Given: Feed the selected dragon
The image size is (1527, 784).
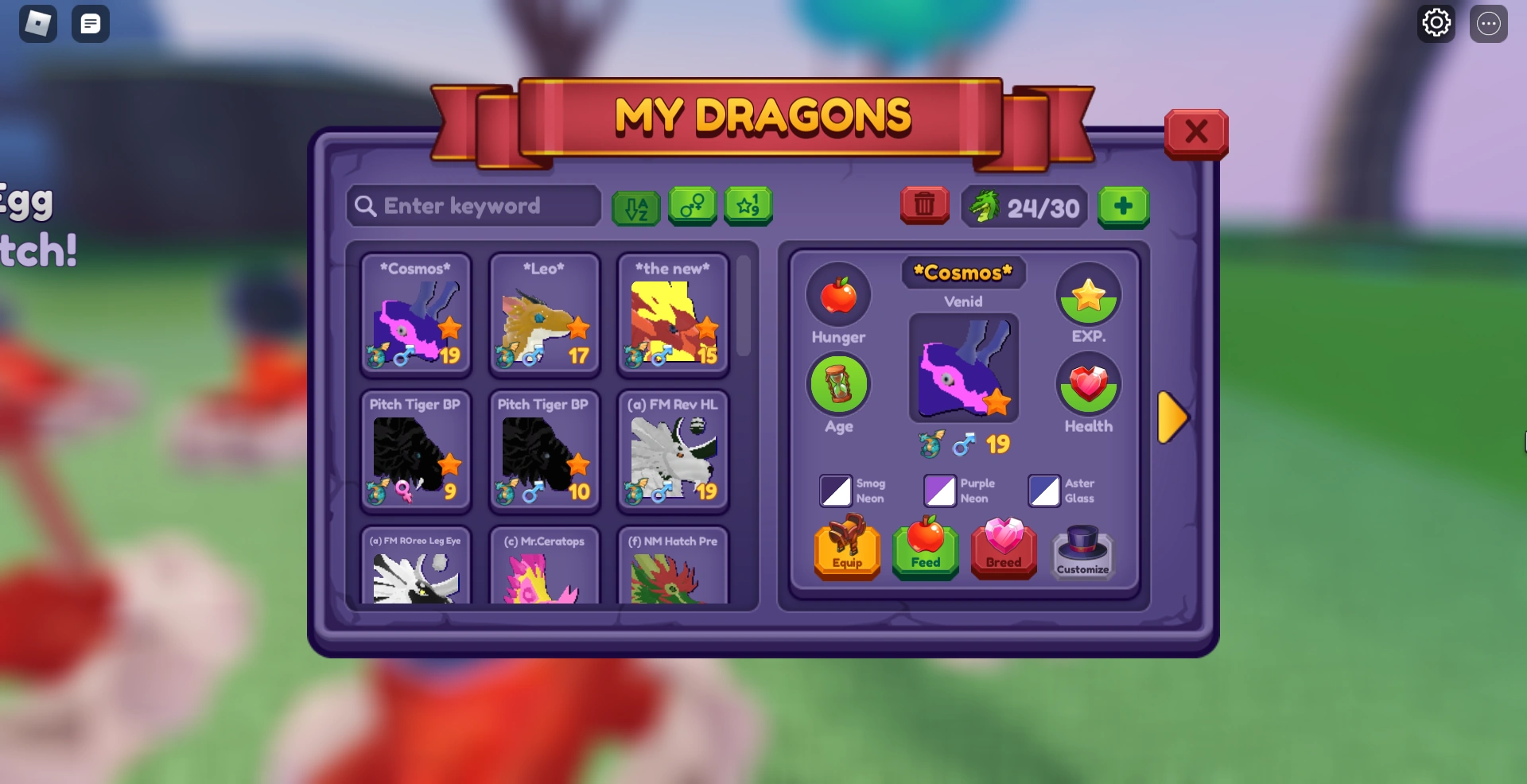Looking at the screenshot, I should (925, 549).
